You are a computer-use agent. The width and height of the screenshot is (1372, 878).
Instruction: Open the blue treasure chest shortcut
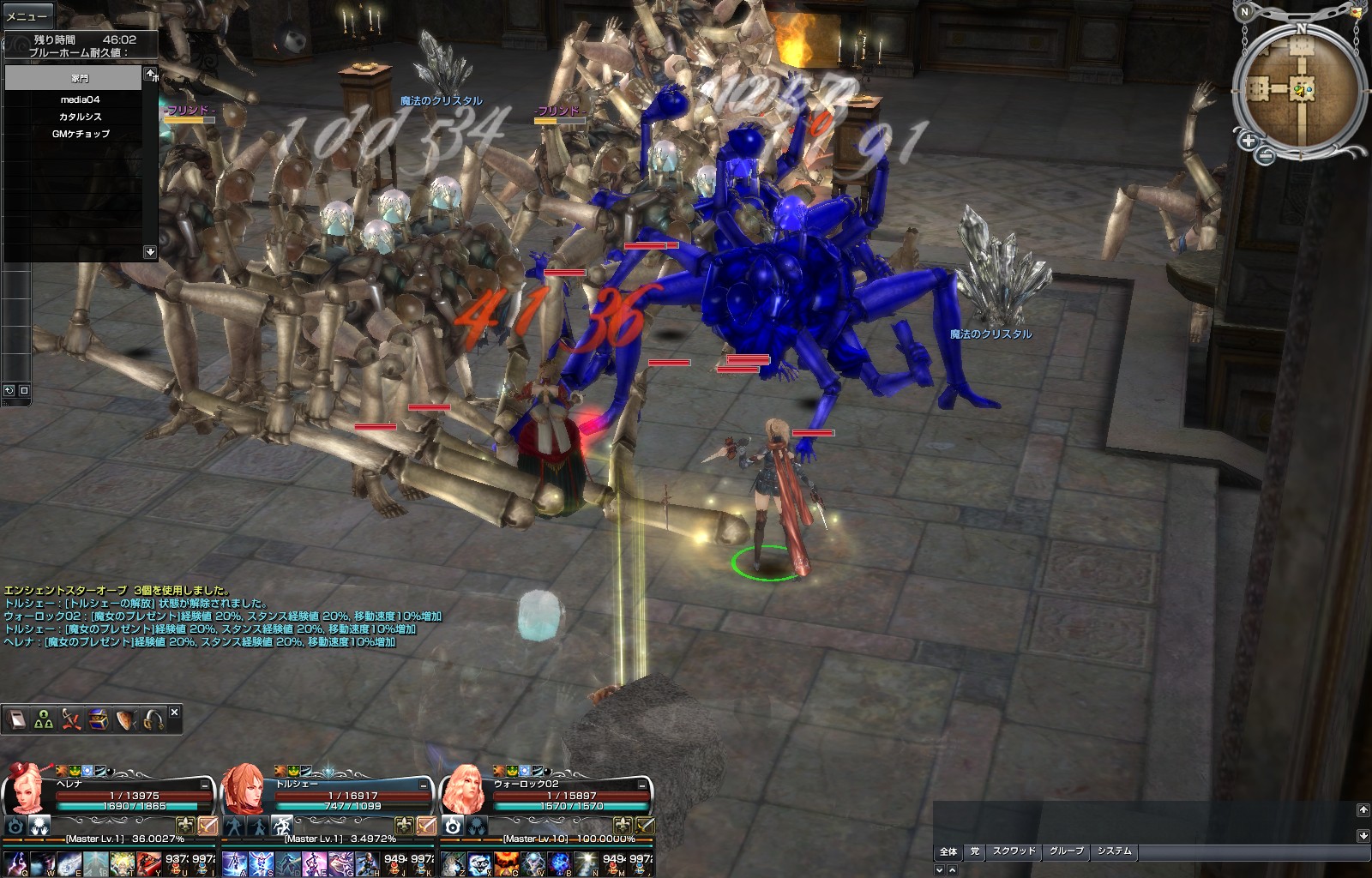tap(98, 720)
